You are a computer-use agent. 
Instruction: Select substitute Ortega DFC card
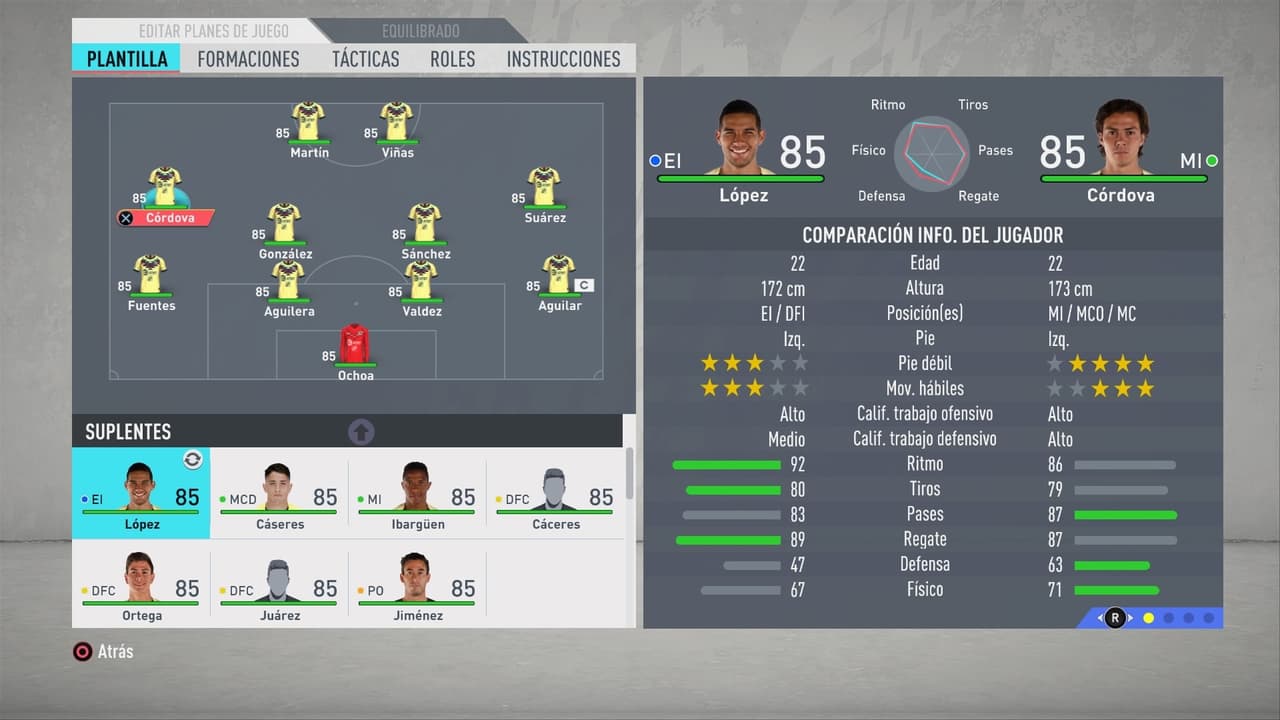tap(141, 584)
